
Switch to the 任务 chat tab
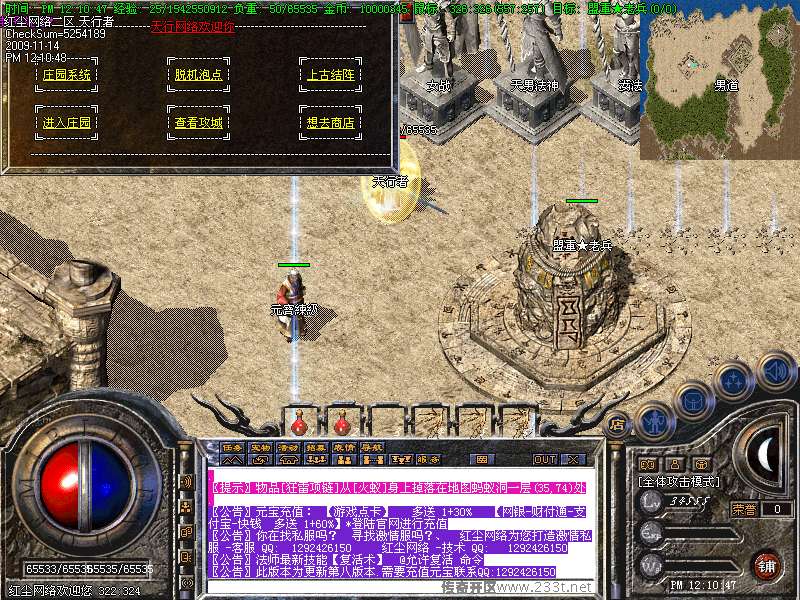232,447
